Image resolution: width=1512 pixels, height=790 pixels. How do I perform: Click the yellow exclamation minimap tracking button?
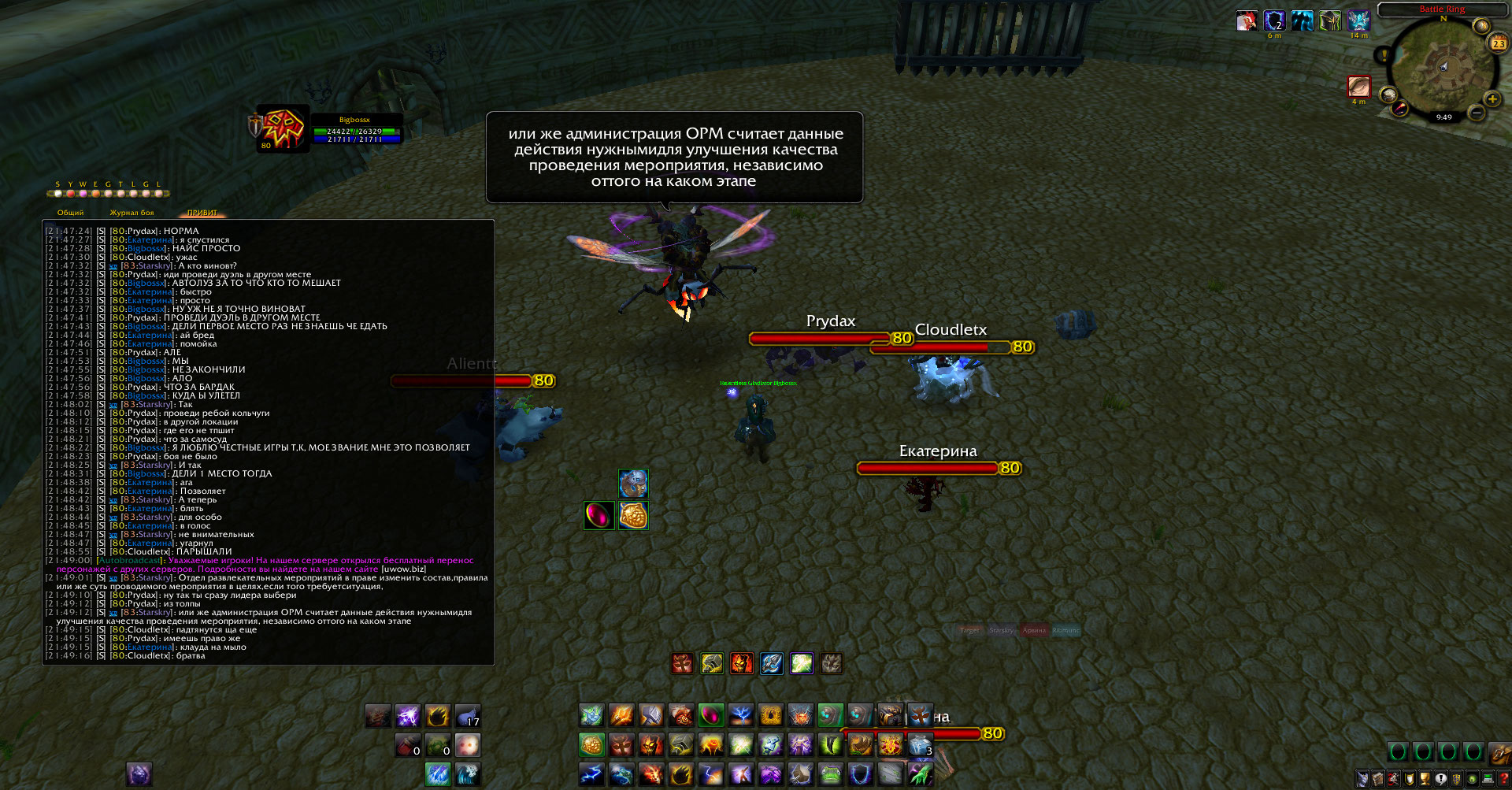[x=1384, y=54]
